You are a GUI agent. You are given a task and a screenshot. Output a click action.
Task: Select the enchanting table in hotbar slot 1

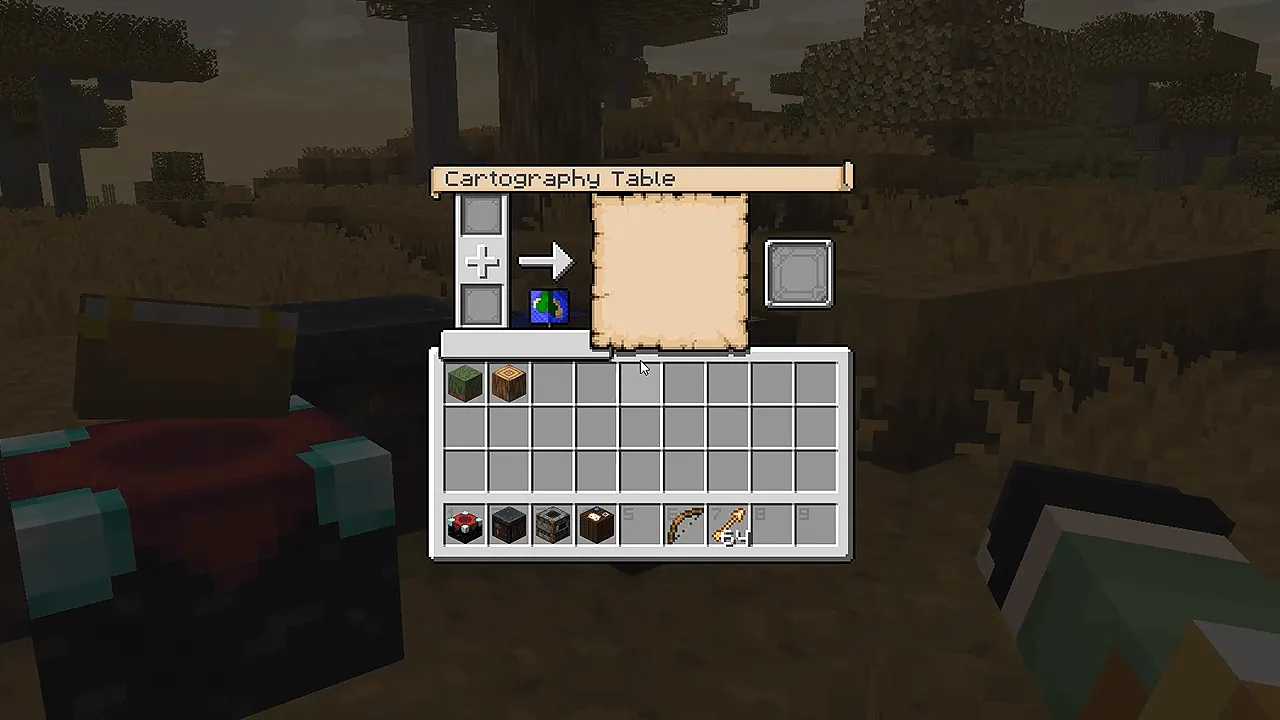(464, 523)
